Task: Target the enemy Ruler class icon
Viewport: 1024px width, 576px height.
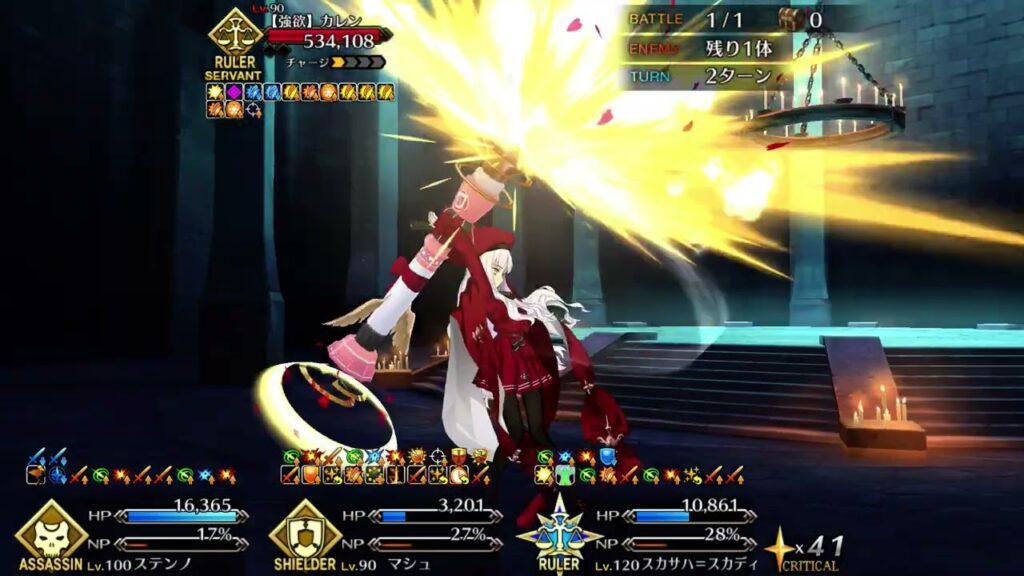Action: click(235, 38)
